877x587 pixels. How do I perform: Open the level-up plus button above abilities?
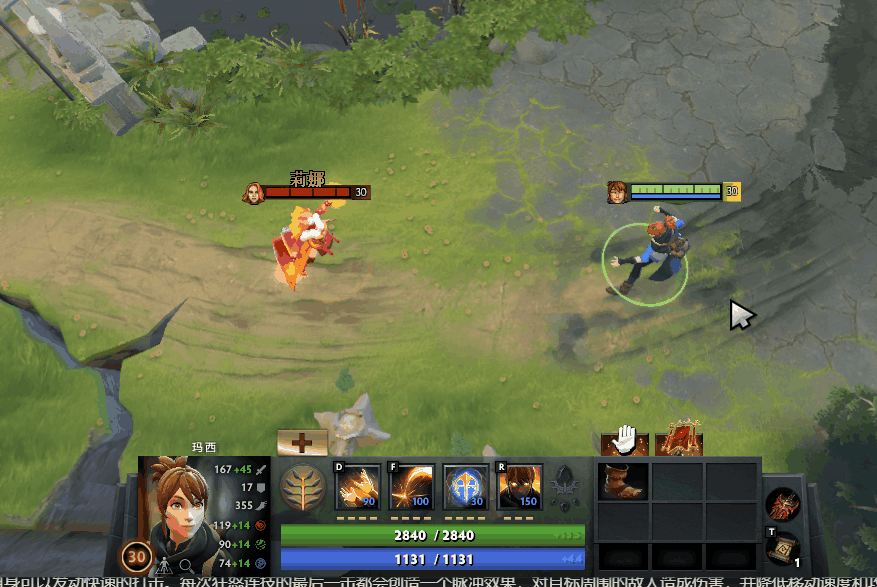click(302, 442)
